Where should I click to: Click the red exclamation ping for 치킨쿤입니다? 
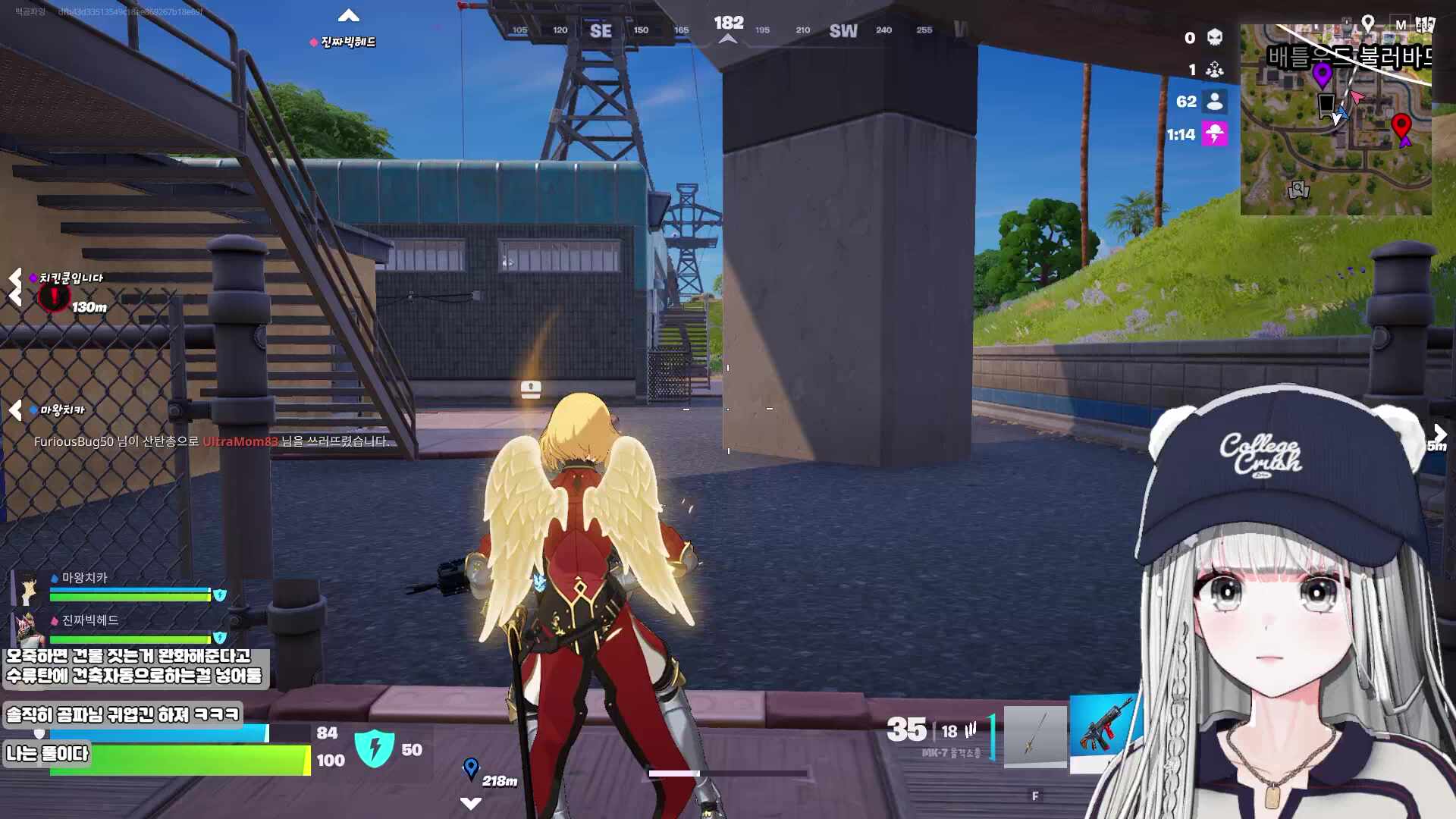point(54,297)
